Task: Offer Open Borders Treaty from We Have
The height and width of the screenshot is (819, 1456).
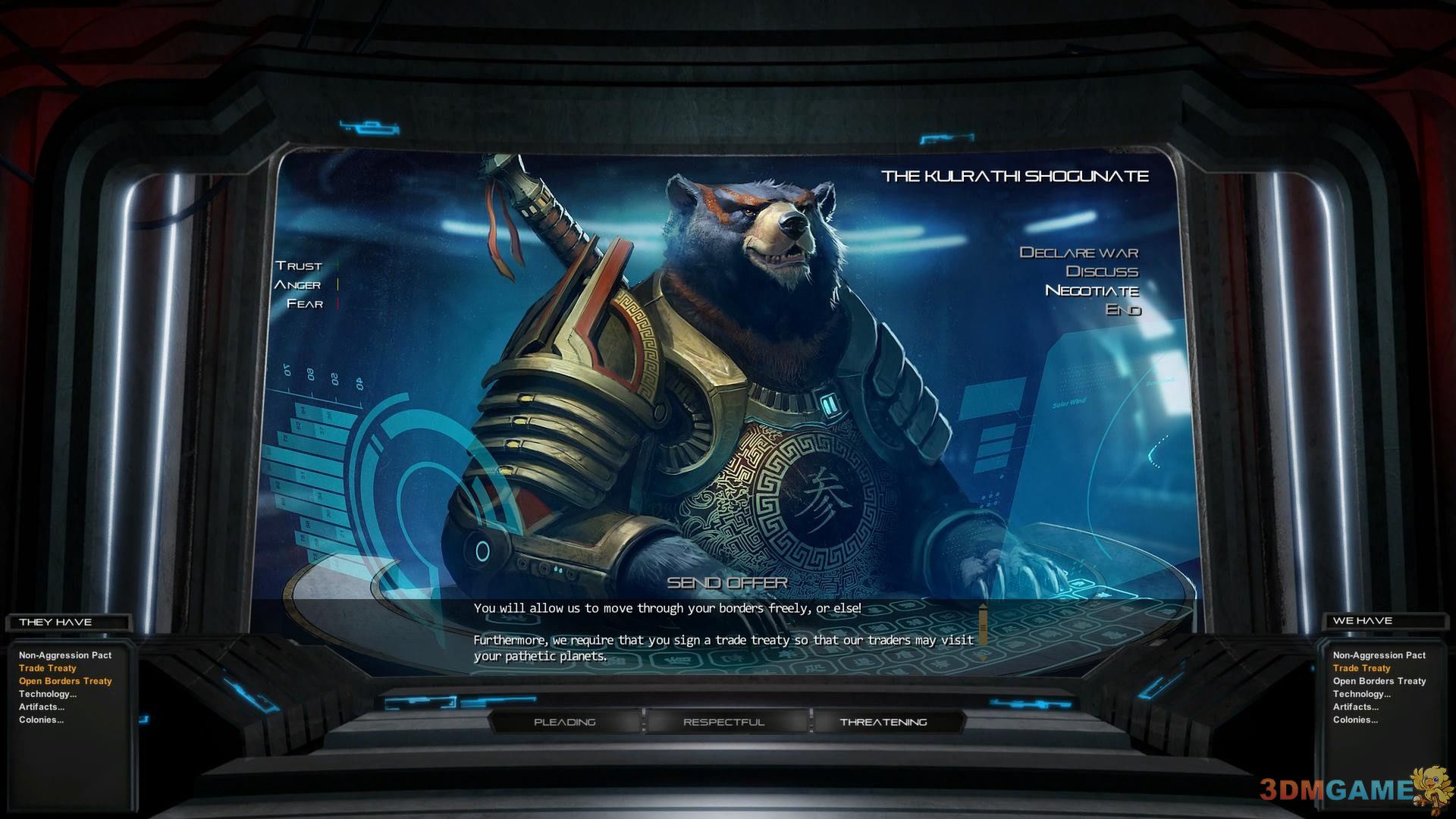Action: [1379, 681]
